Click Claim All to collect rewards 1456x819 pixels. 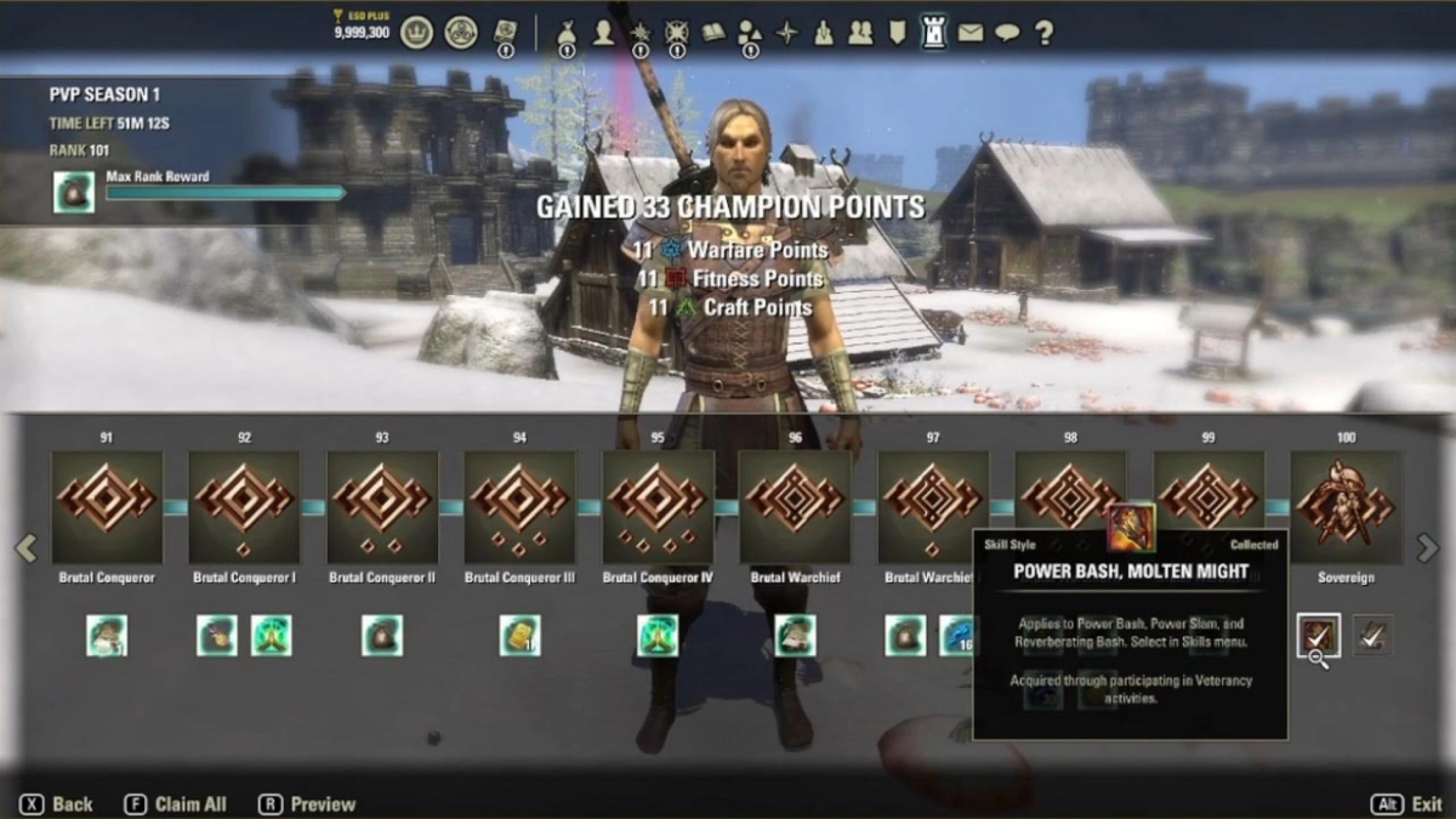191,803
